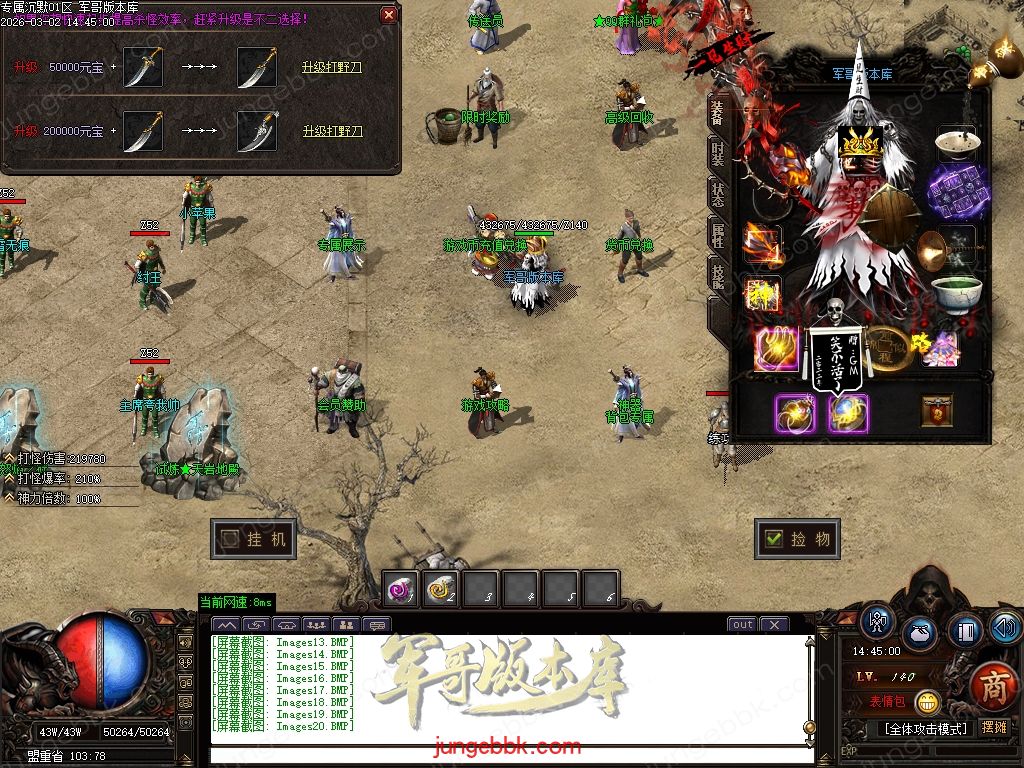Toggle the 拾物 auto-pickup checkbox
Image resolution: width=1024 pixels, height=768 pixels.
pyautogui.click(x=773, y=539)
